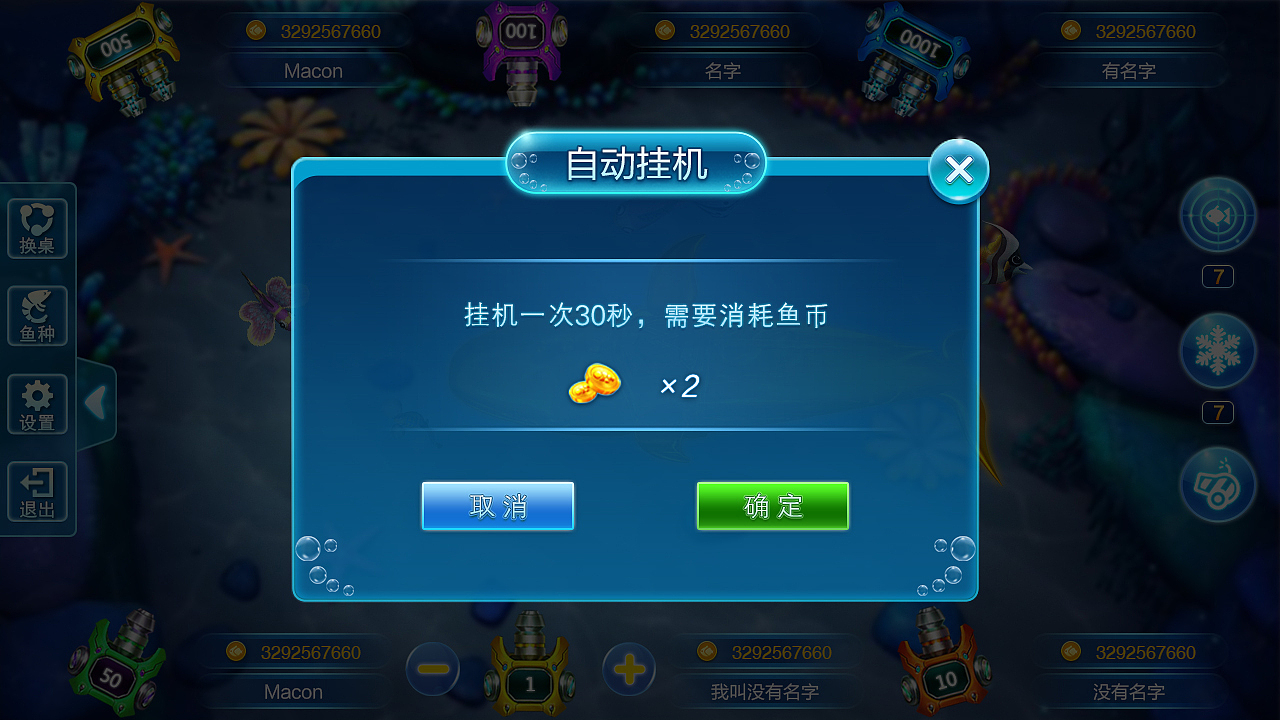The image size is (1280, 720).
Task: Trigger the snowflake freeze skill
Action: 1217,351
